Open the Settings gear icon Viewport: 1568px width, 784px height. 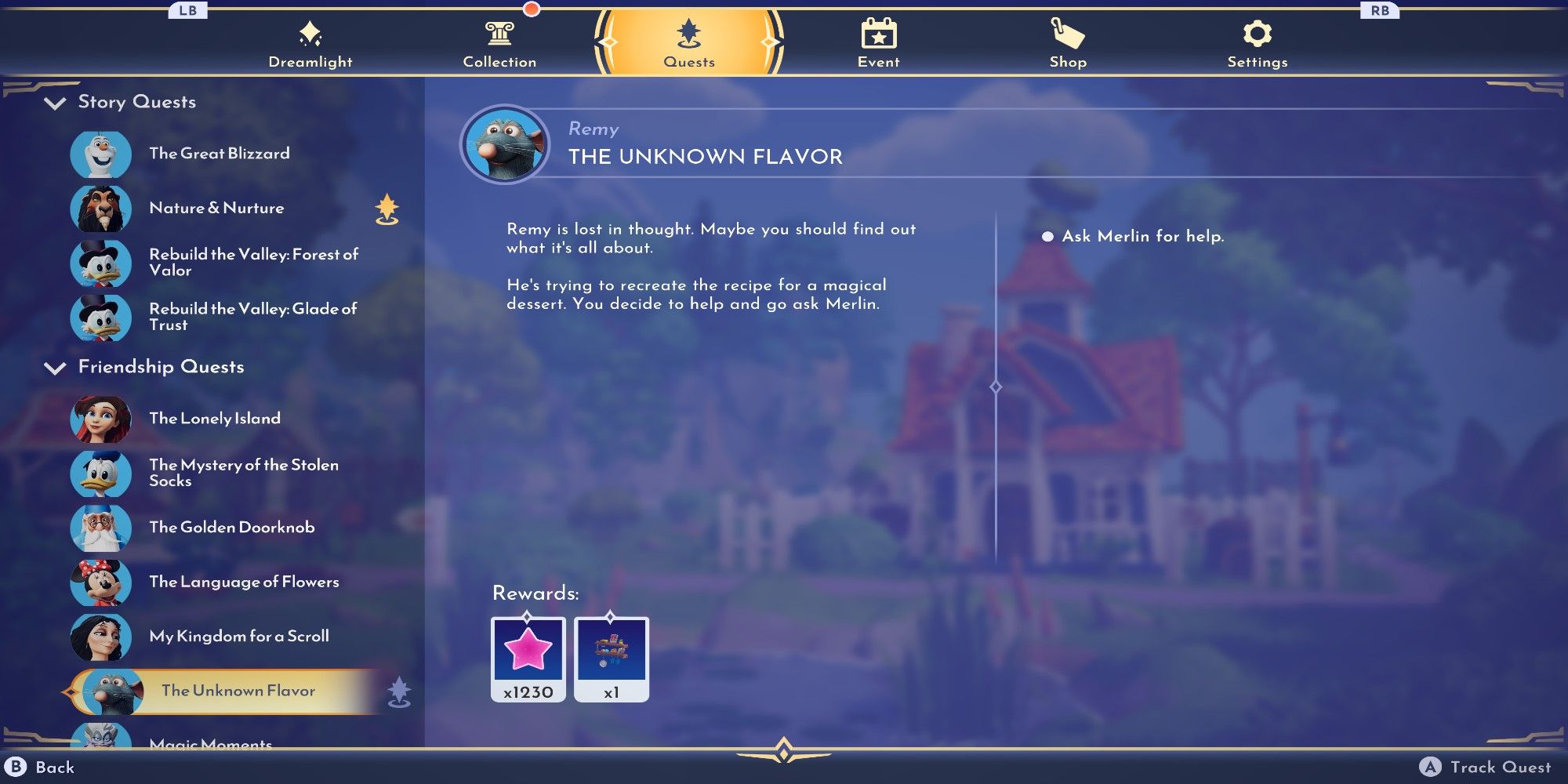point(1258,33)
